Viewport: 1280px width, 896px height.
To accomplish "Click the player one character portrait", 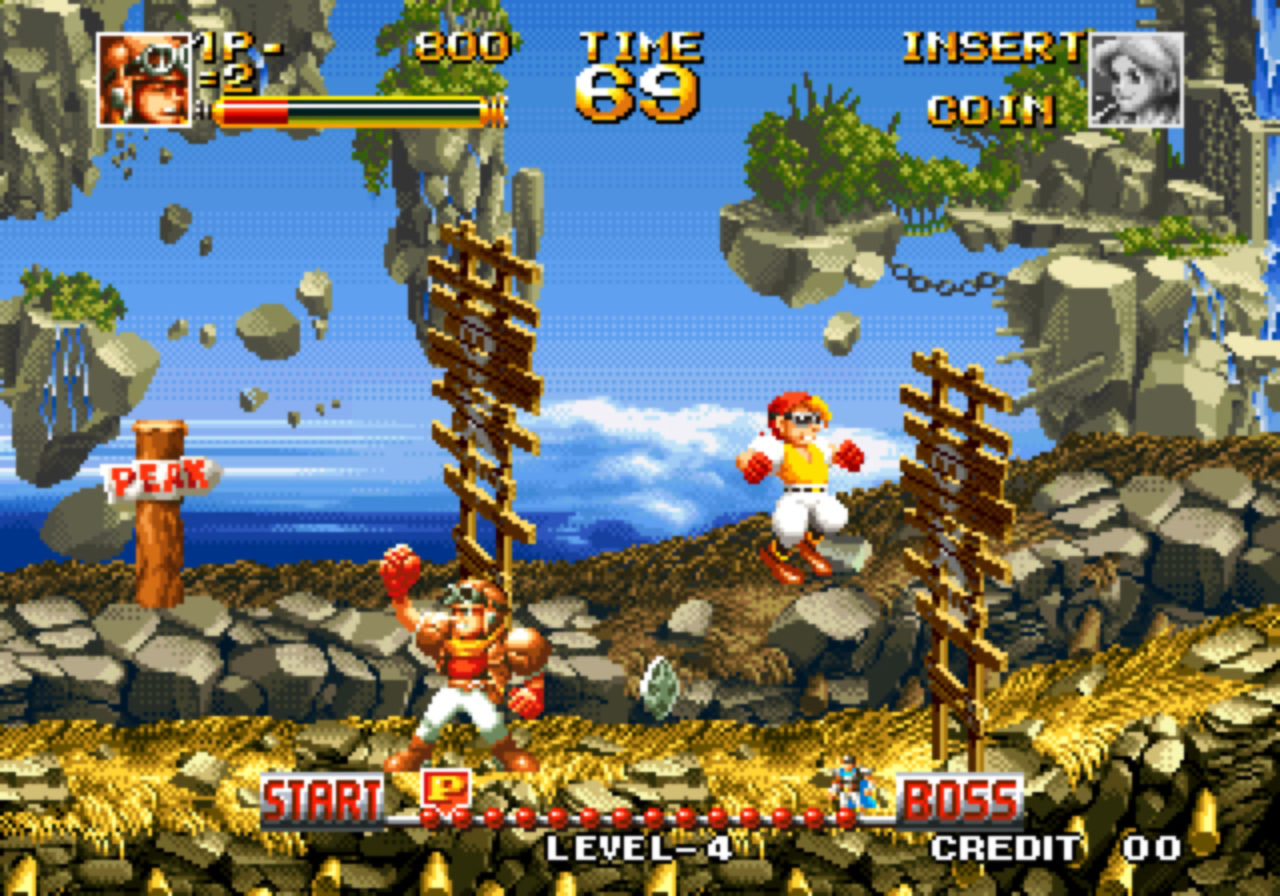I will click(x=143, y=80).
